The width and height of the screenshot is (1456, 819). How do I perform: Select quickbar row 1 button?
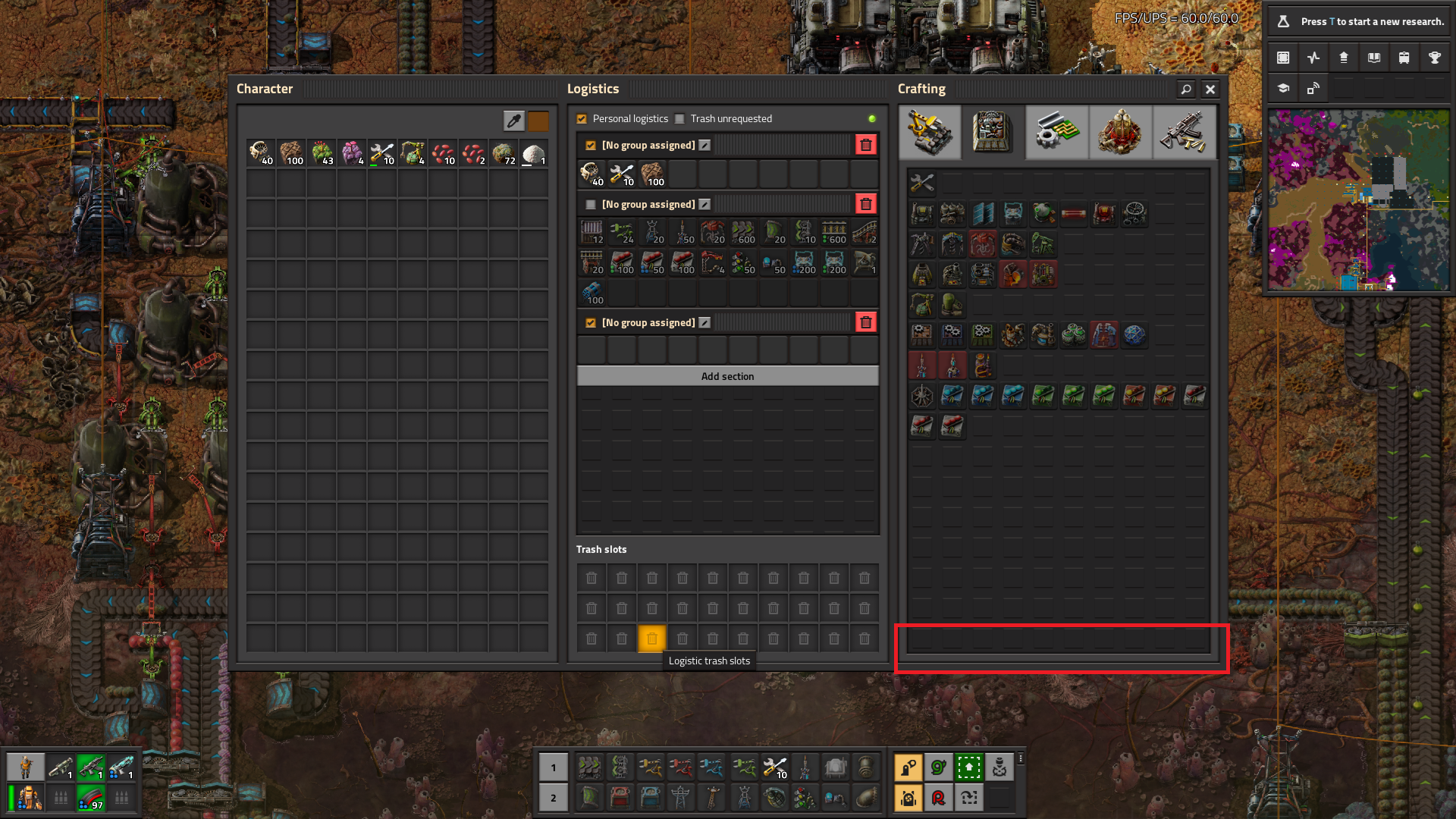pyautogui.click(x=554, y=767)
